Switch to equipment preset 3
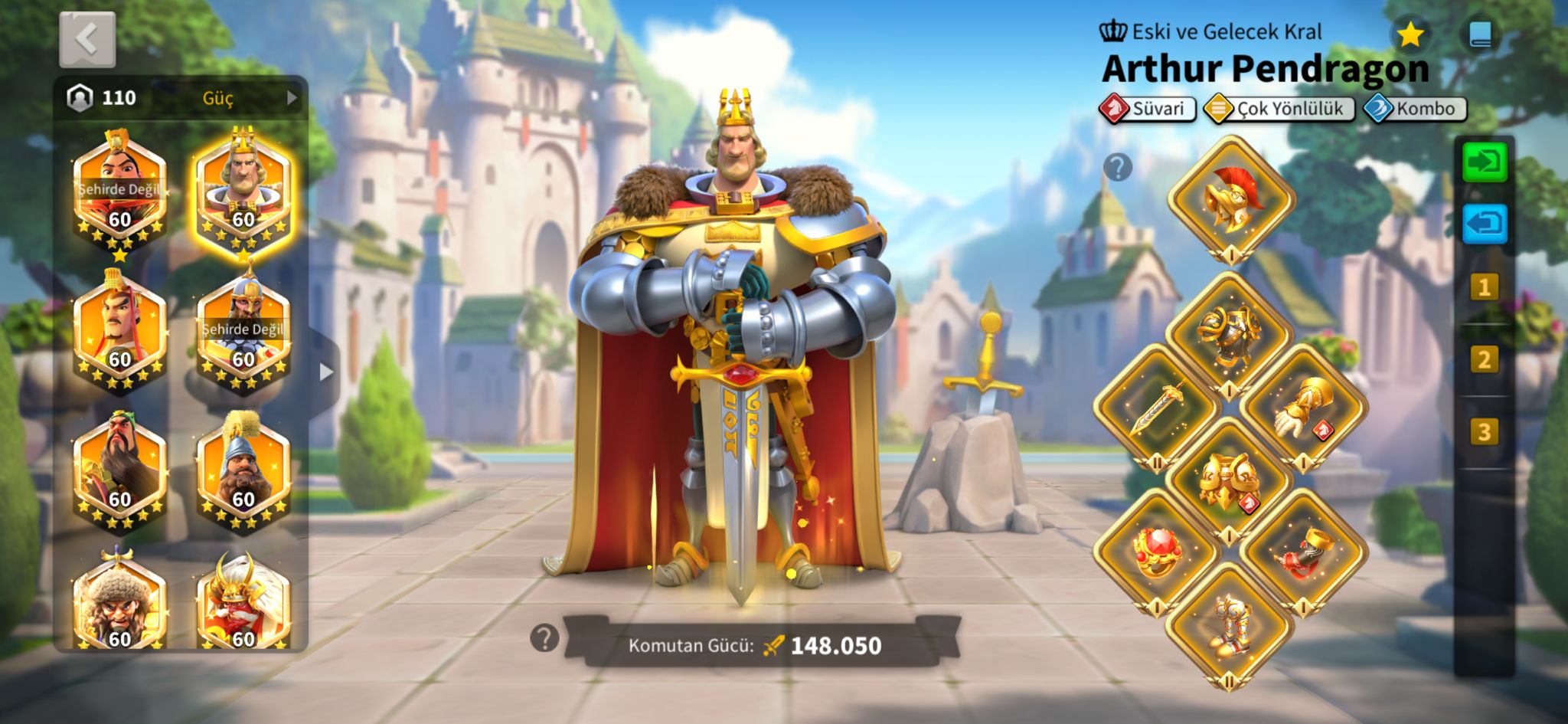The height and width of the screenshot is (724, 1568). pyautogui.click(x=1484, y=432)
